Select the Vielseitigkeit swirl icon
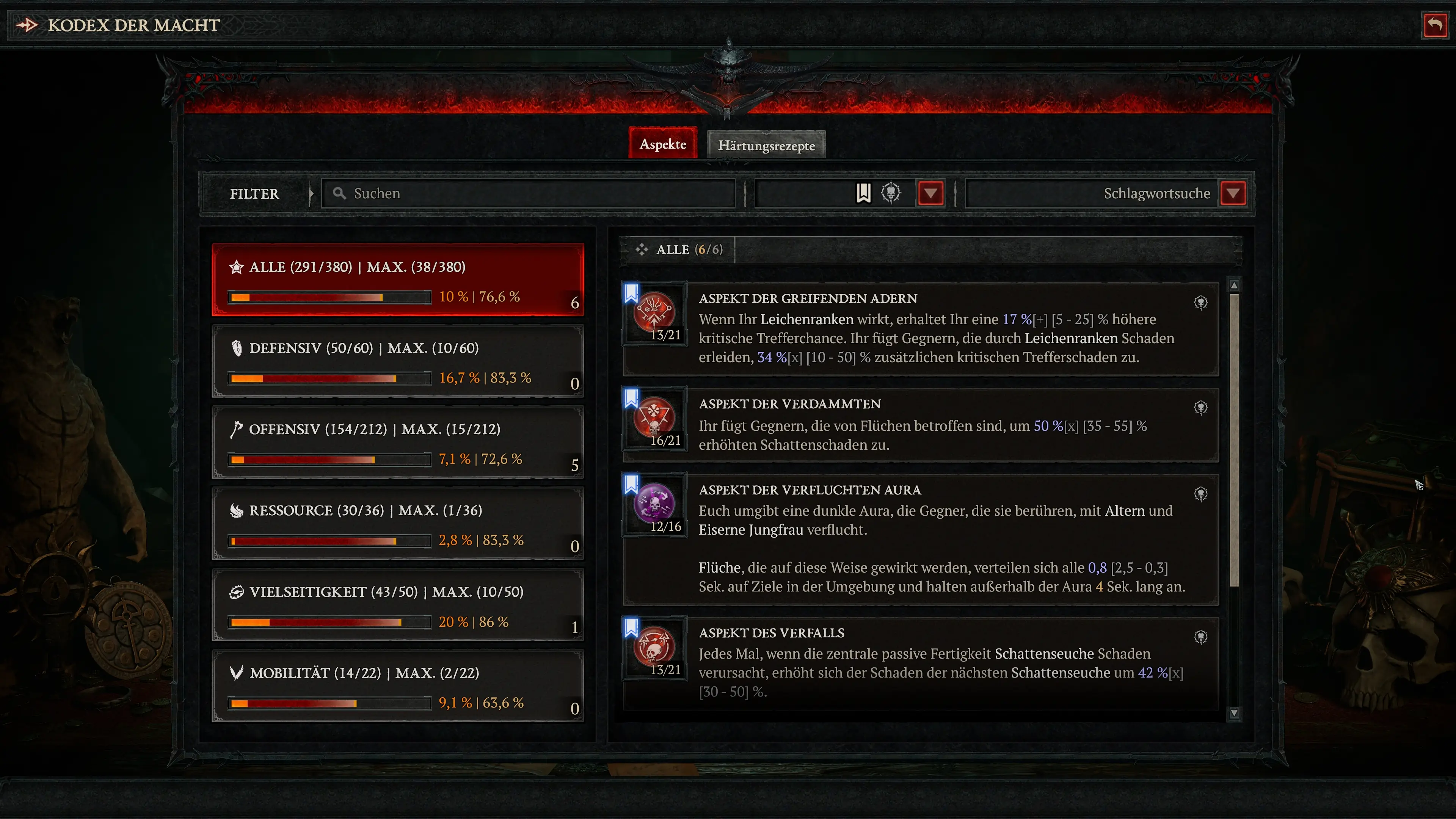The height and width of the screenshot is (819, 1456). (237, 592)
